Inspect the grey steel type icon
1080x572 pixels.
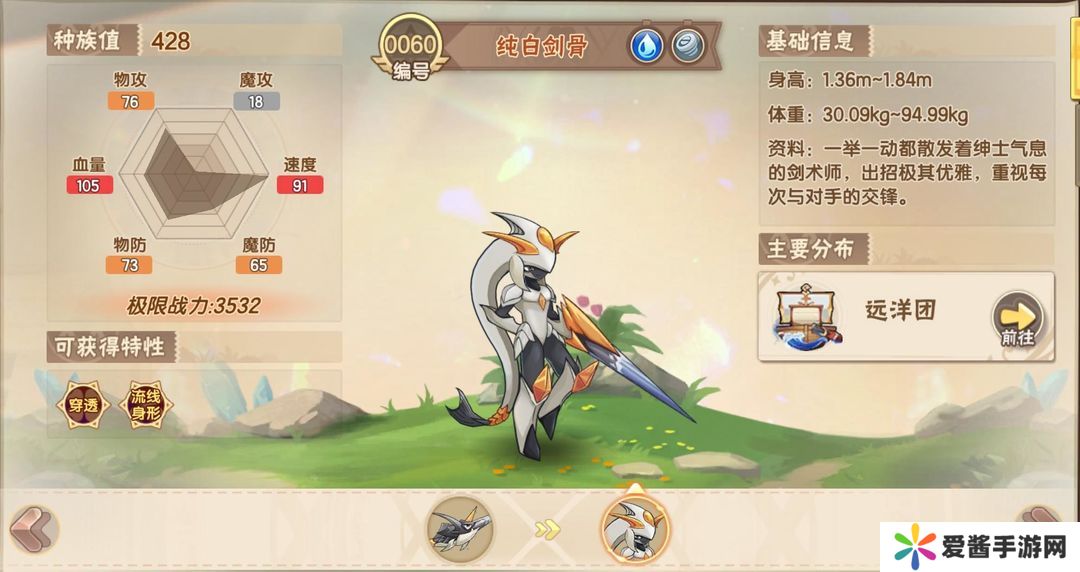(x=687, y=45)
